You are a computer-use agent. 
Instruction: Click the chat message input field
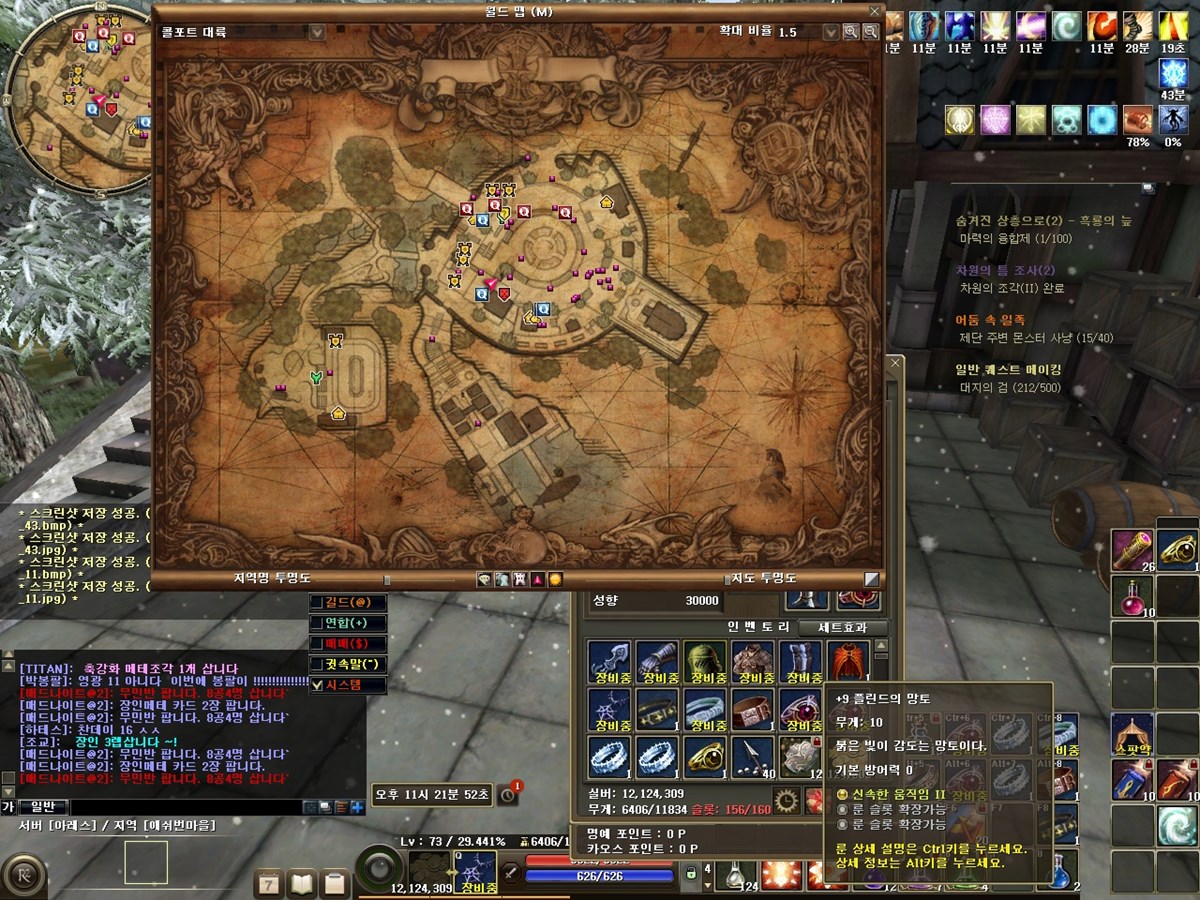click(185, 806)
